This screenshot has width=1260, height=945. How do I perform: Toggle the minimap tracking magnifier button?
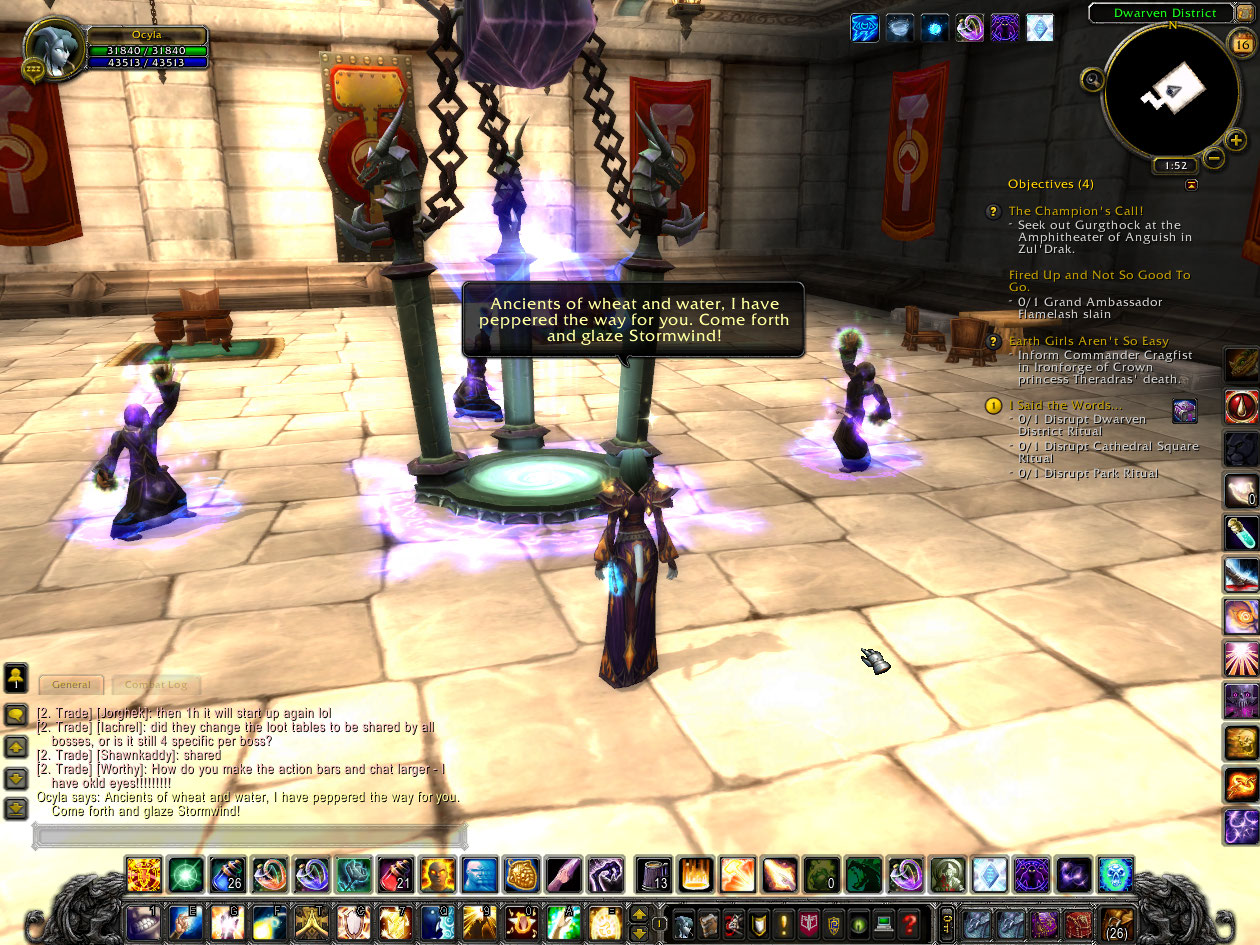(1092, 78)
